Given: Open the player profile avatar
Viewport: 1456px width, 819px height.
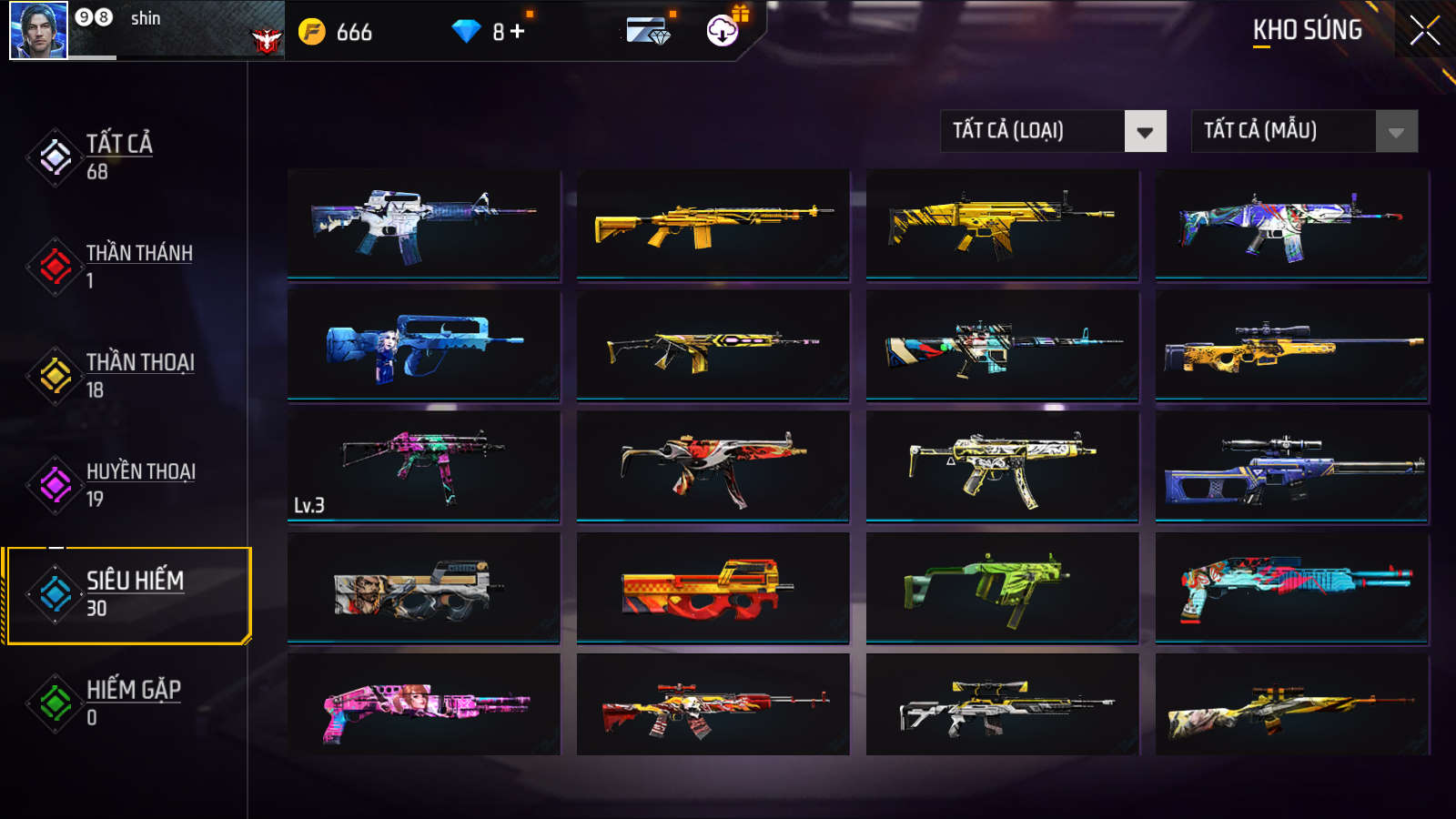Looking at the screenshot, I should 38,30.
